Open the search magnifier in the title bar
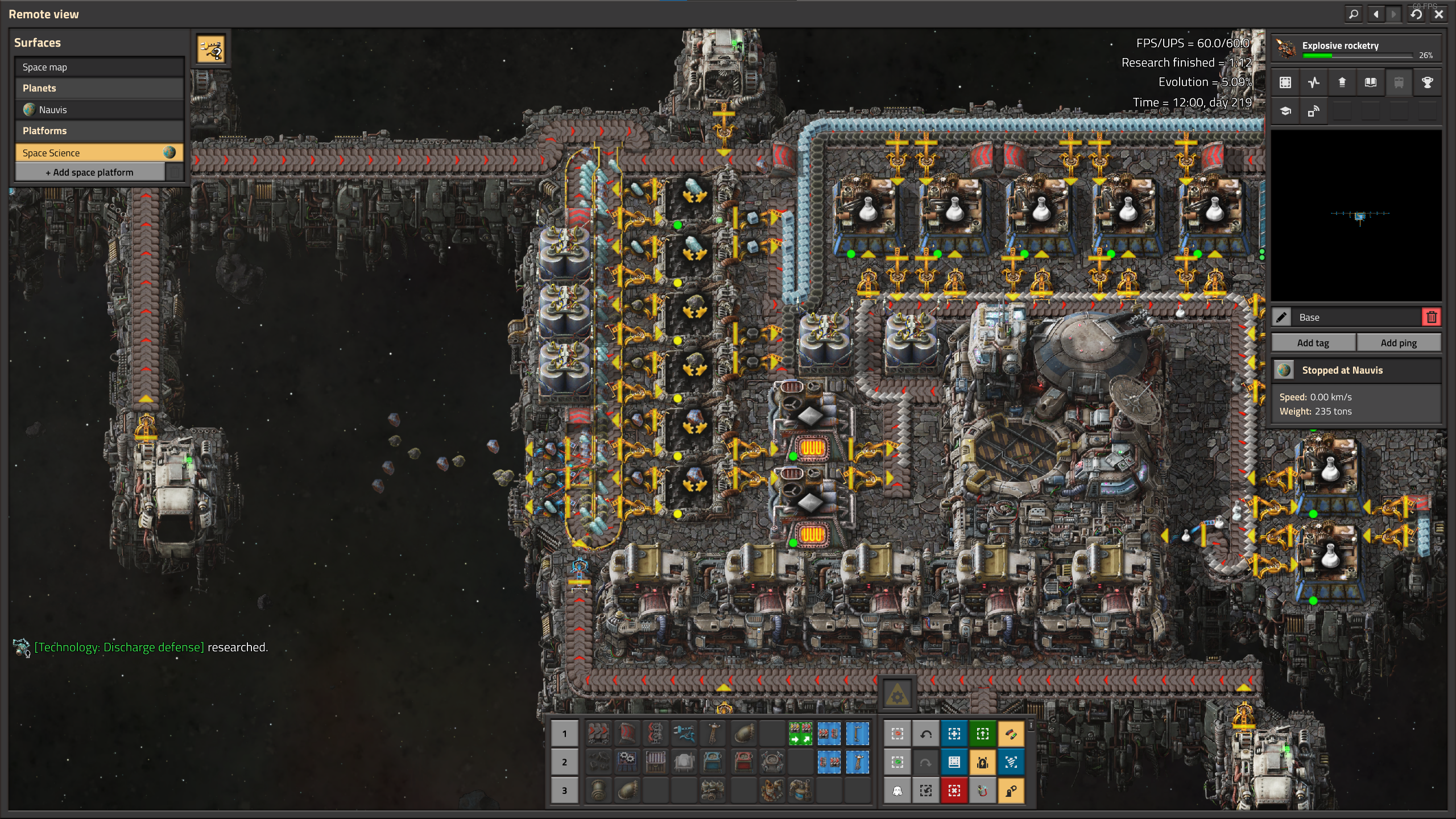 (x=1354, y=14)
